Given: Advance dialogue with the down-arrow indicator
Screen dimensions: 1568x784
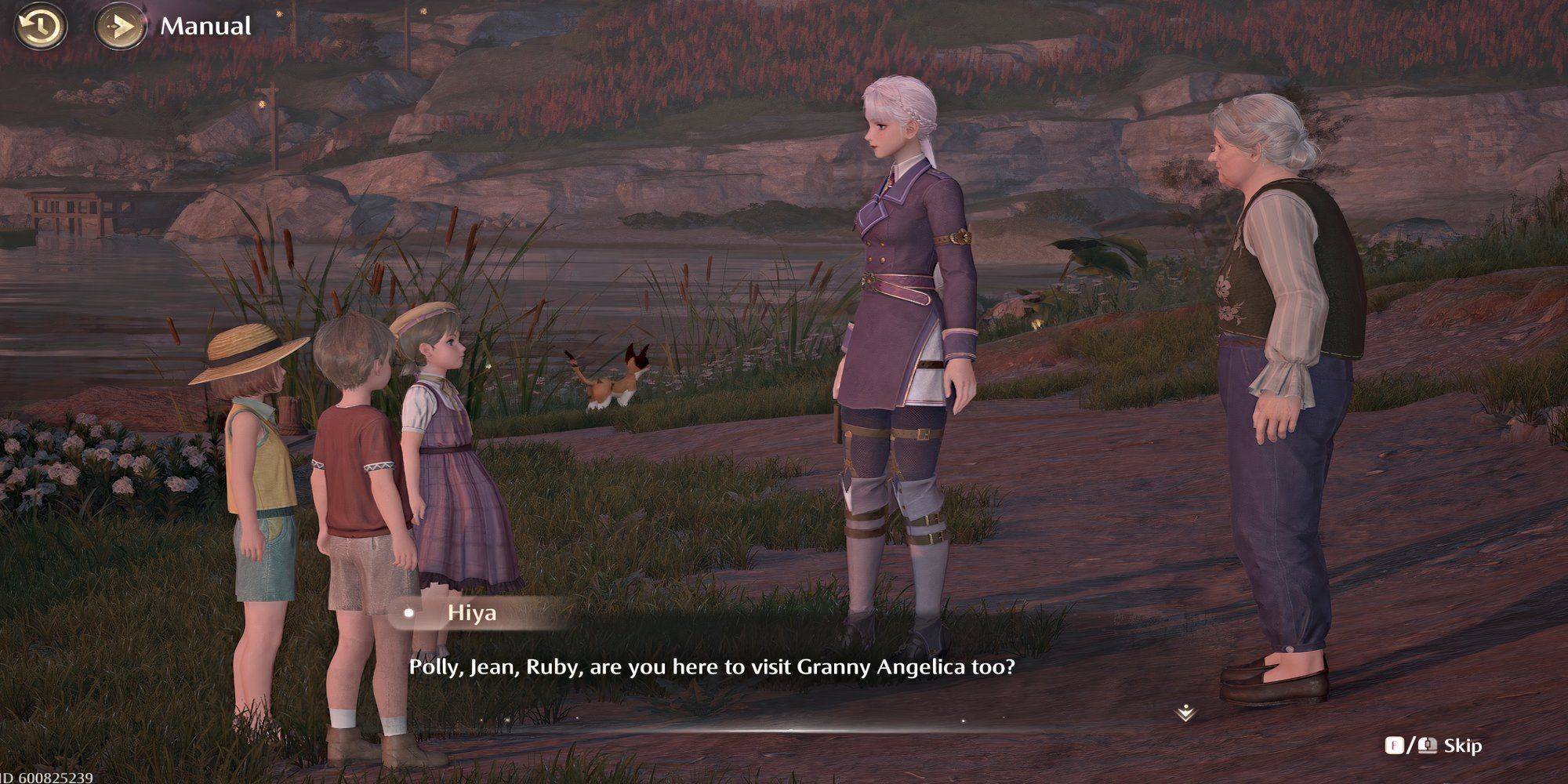Looking at the screenshot, I should pyautogui.click(x=1185, y=713).
